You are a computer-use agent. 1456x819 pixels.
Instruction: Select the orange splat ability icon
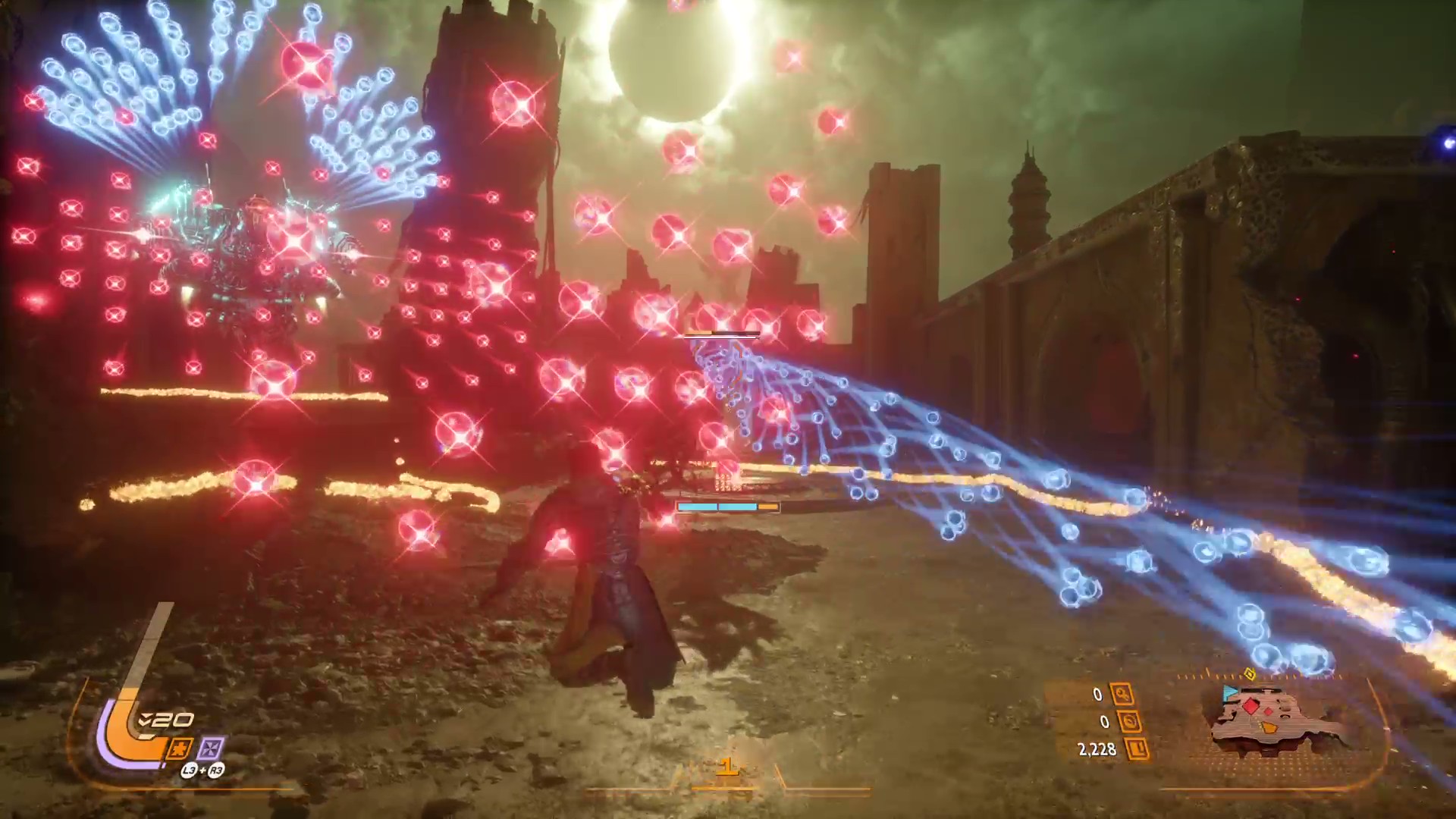coord(179,749)
